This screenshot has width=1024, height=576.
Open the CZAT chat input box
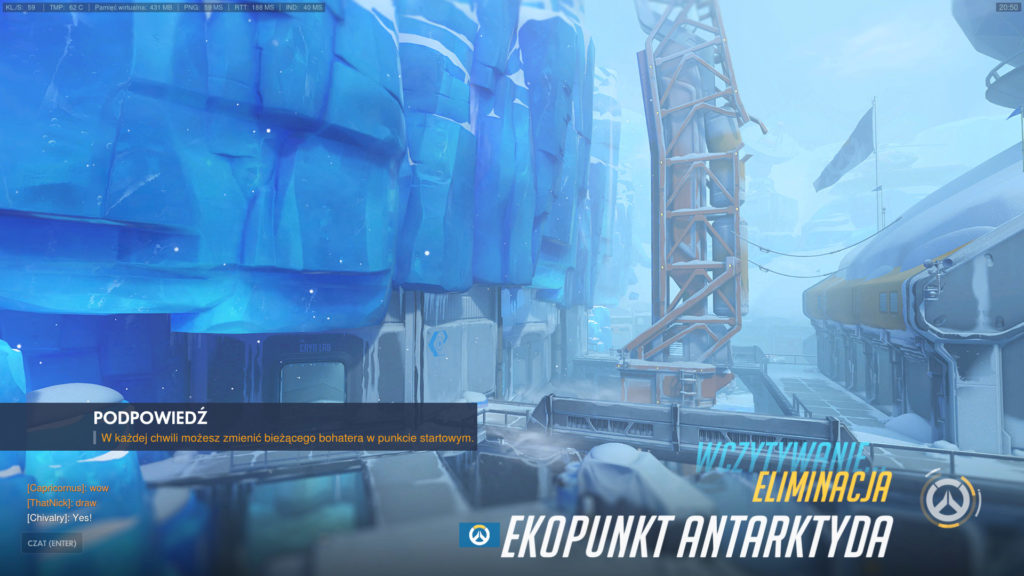52,543
